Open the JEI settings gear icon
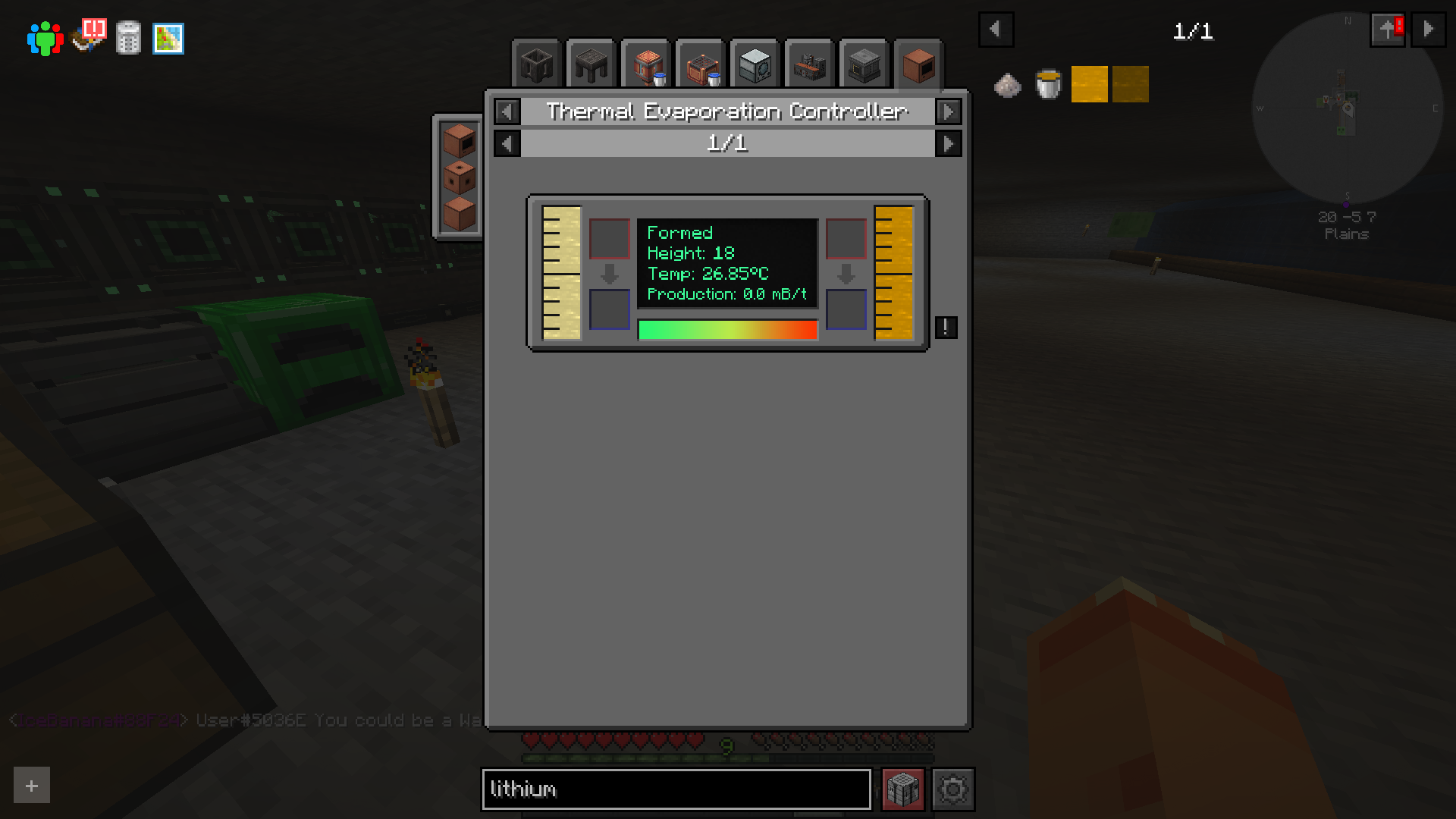The image size is (1456, 819). pos(954,789)
